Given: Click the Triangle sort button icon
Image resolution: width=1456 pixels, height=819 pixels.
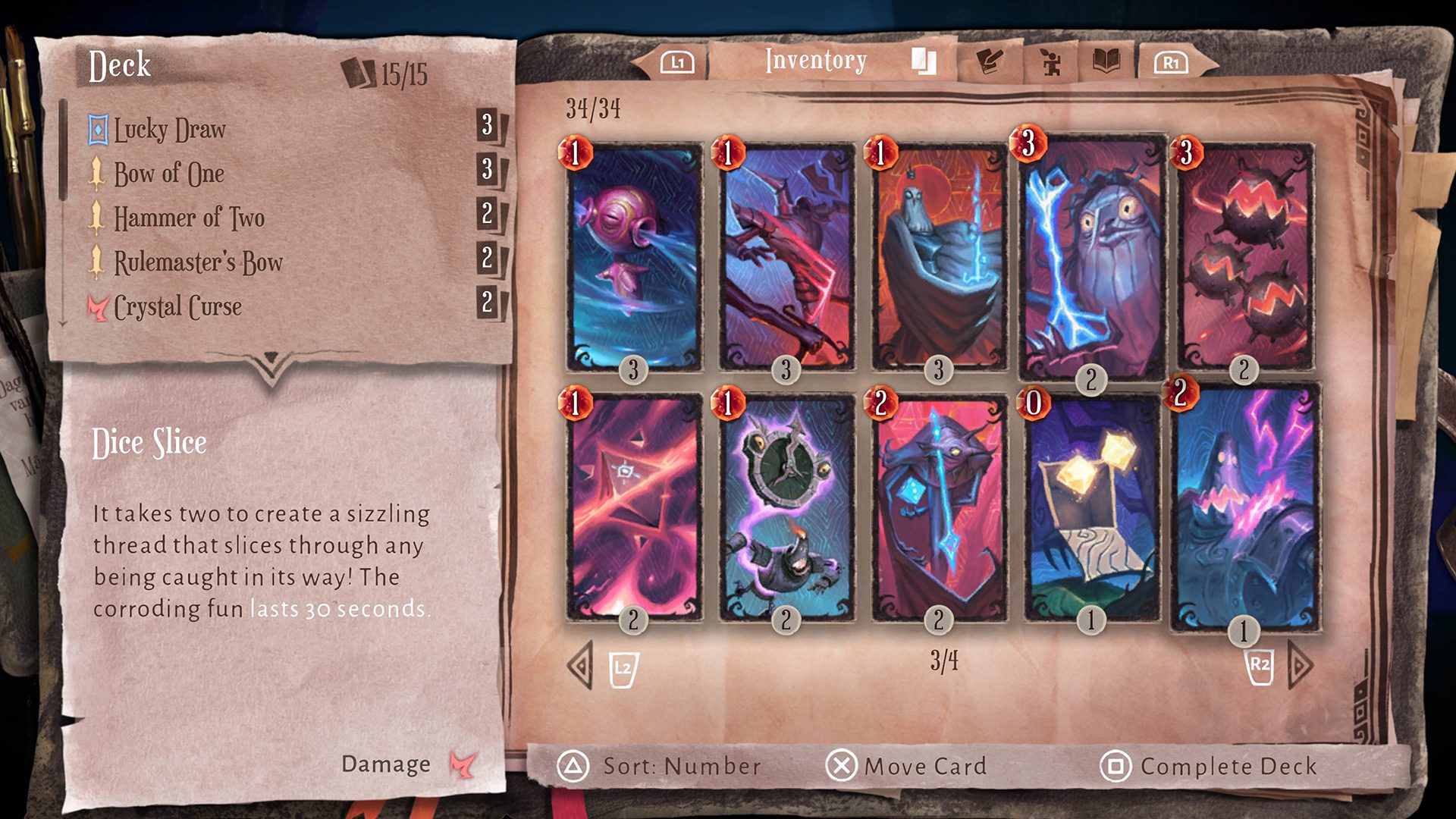Looking at the screenshot, I should click(x=575, y=766).
